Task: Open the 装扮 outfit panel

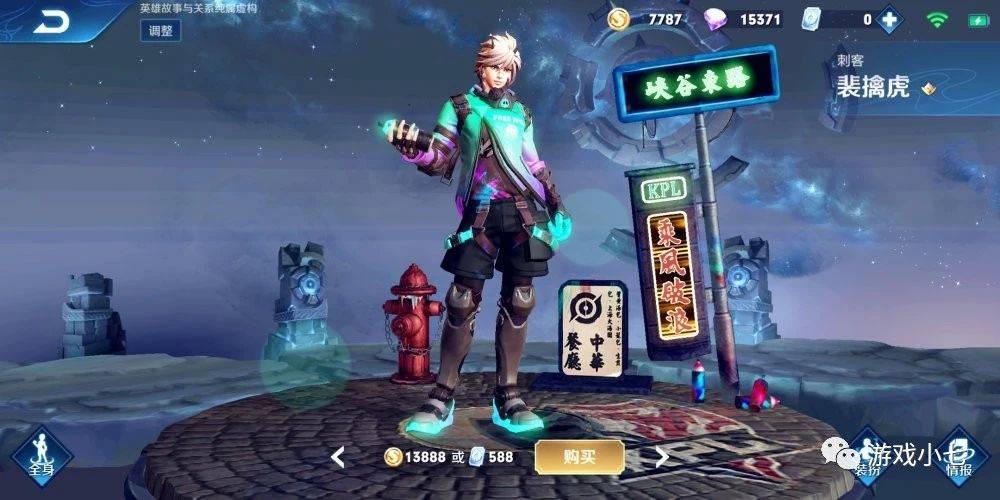Action: (866, 455)
